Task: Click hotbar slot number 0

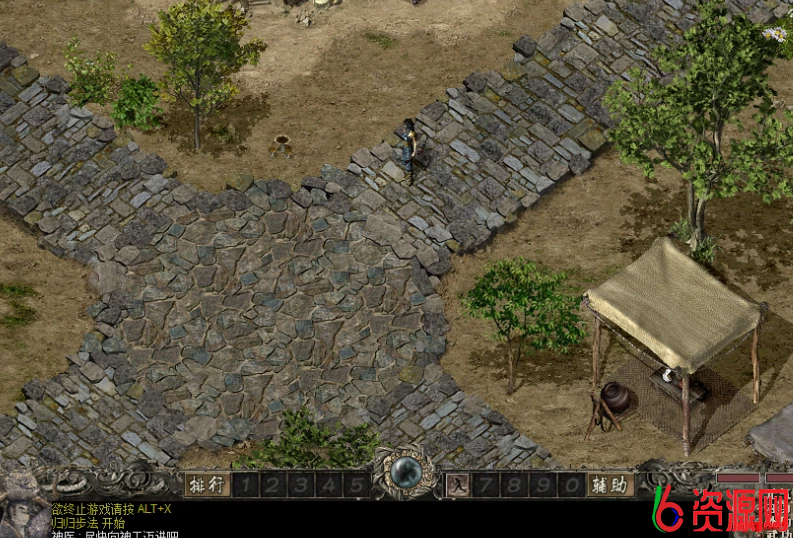Action: pyautogui.click(x=571, y=485)
